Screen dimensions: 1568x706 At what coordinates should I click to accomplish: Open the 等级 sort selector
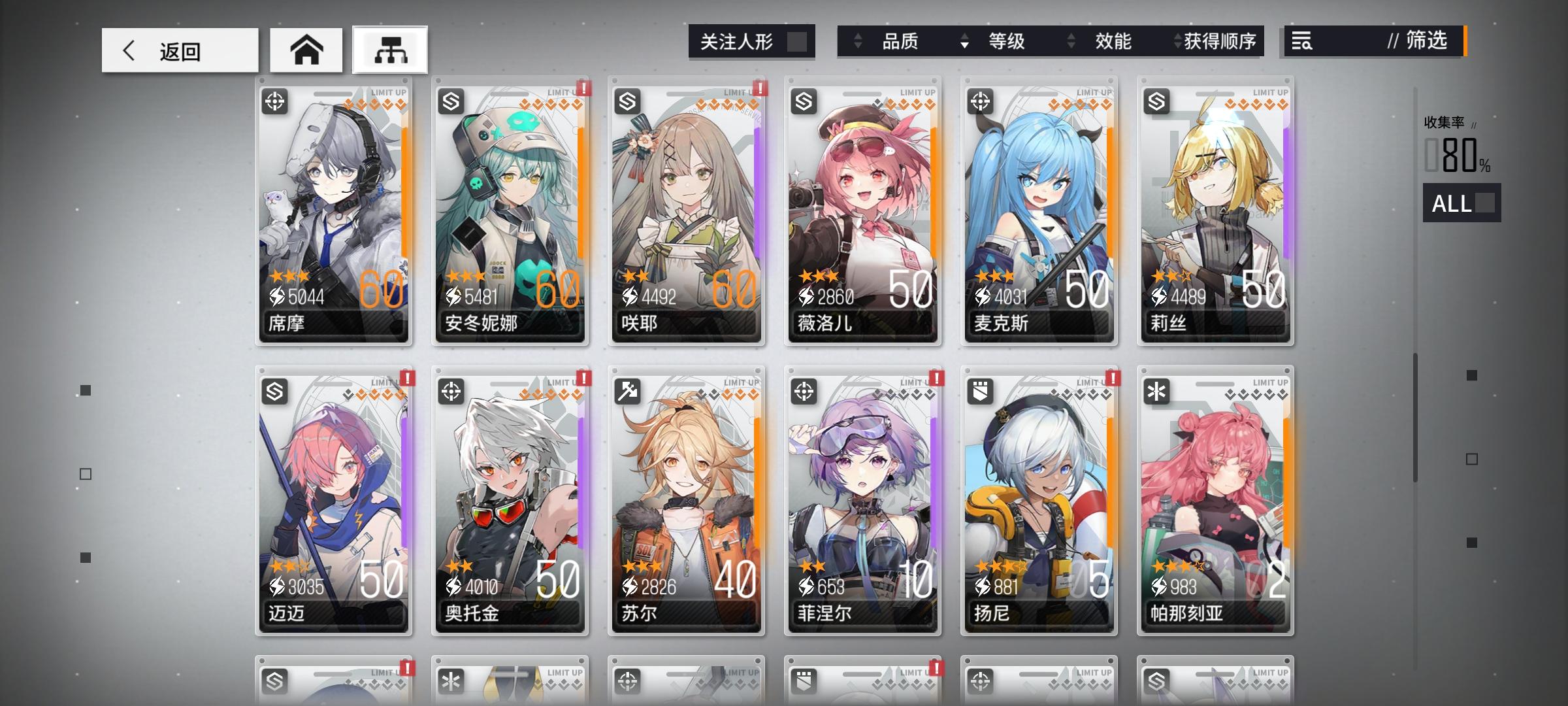[x=1006, y=41]
